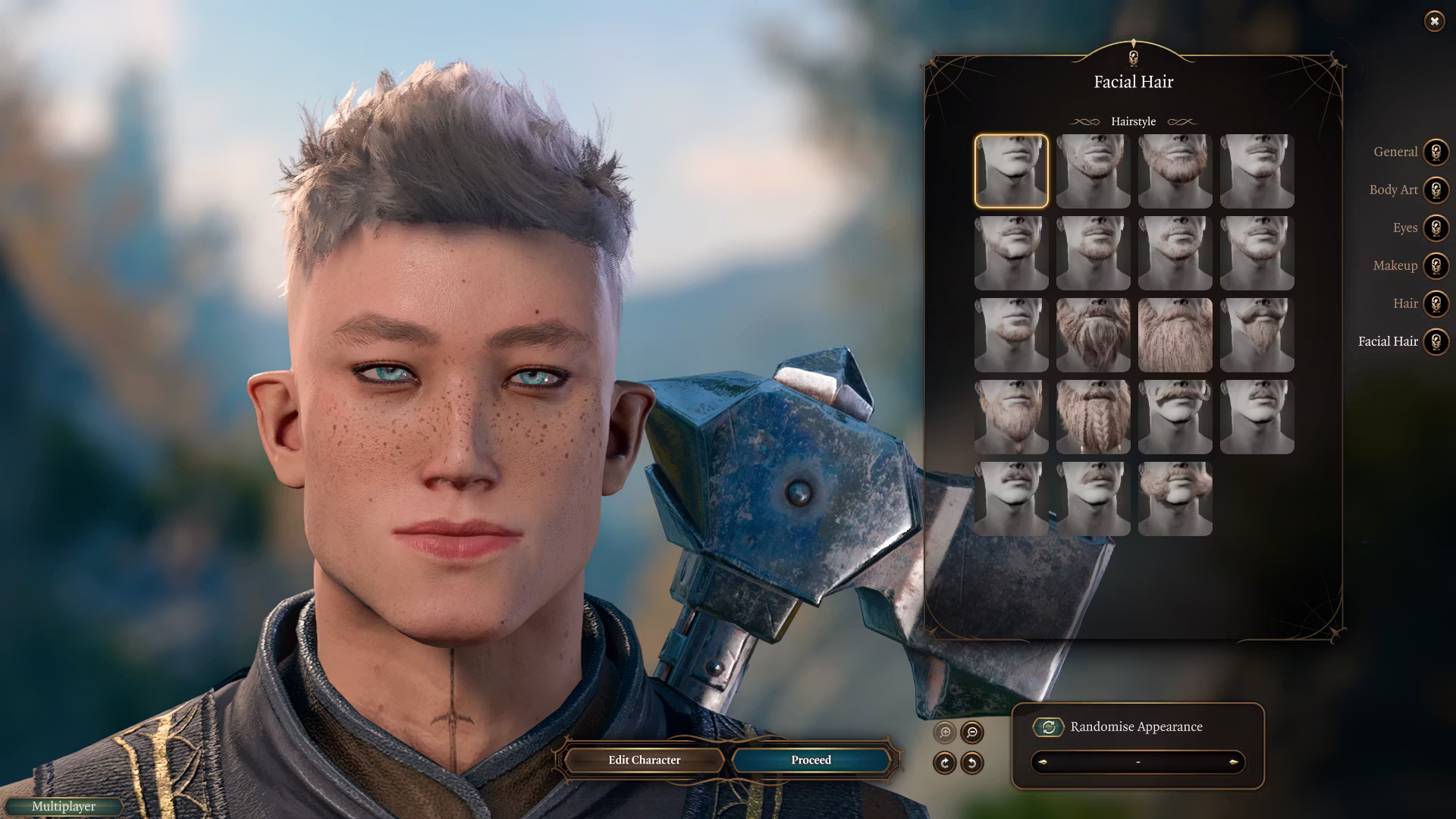This screenshot has width=1456, height=819.
Task: Zoom in on the character model
Action: point(945,733)
